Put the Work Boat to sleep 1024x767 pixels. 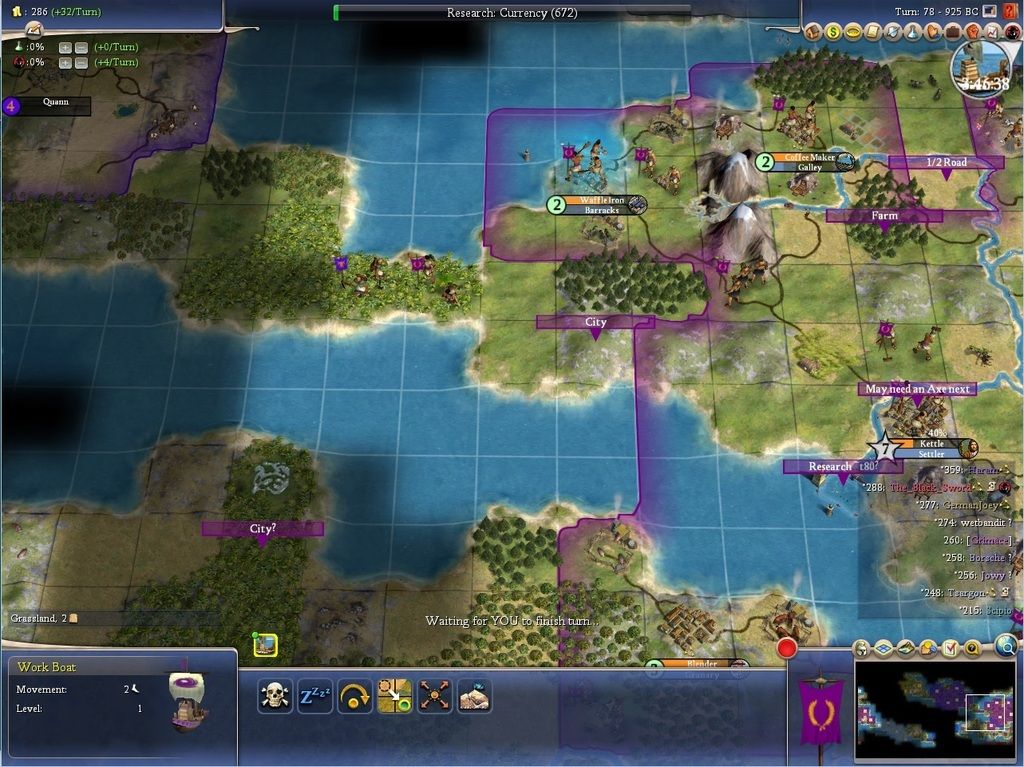pos(315,695)
